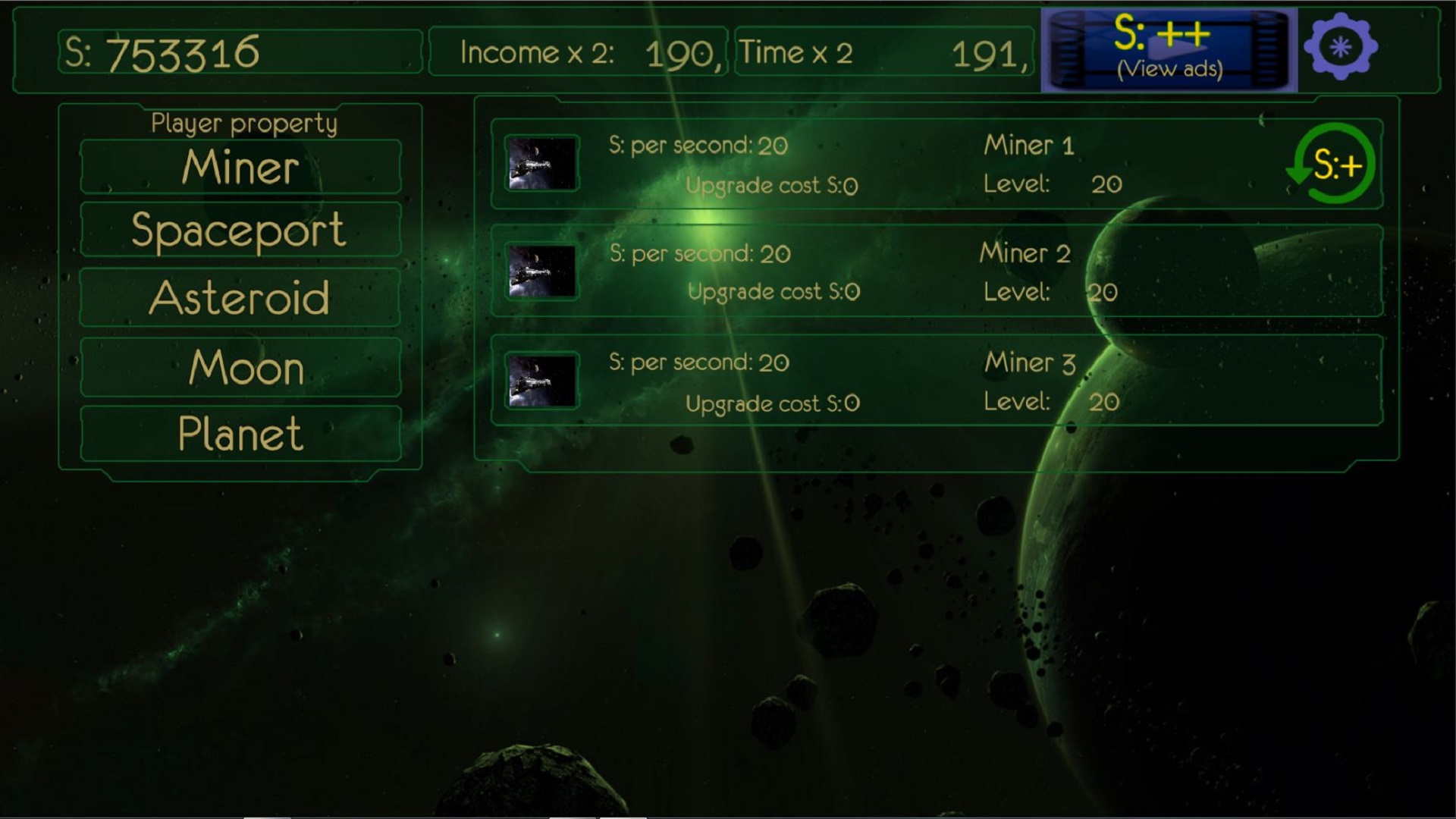Select the Miner property category

click(x=240, y=166)
